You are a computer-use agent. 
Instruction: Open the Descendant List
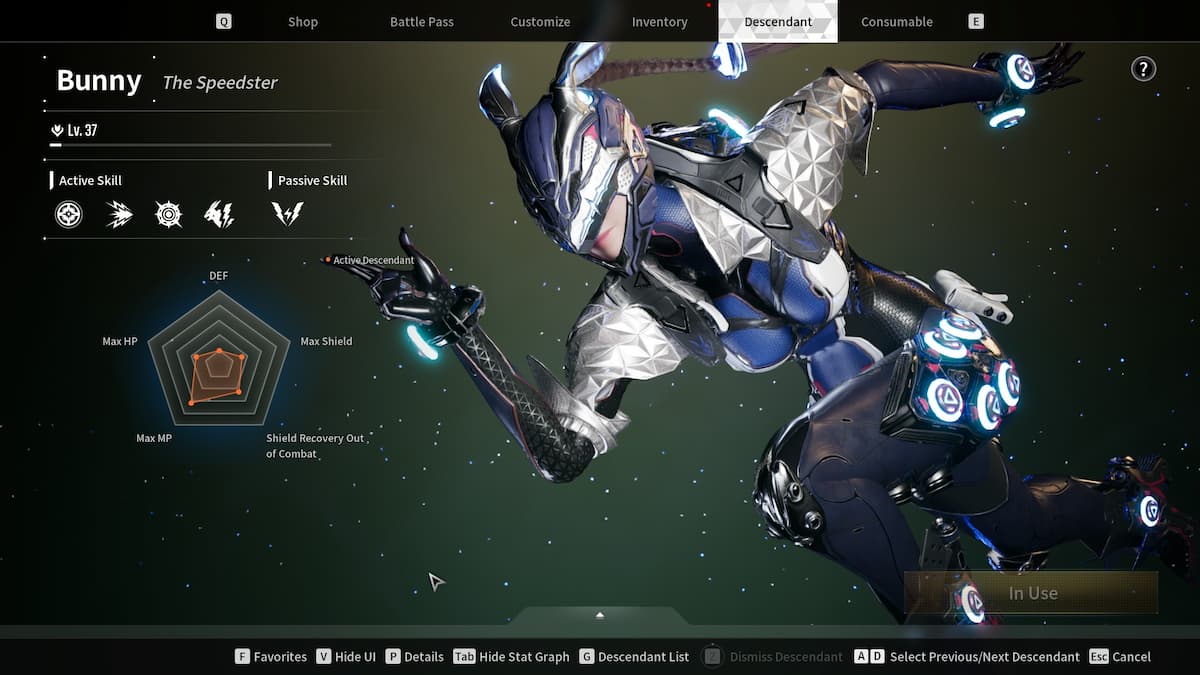(634, 657)
